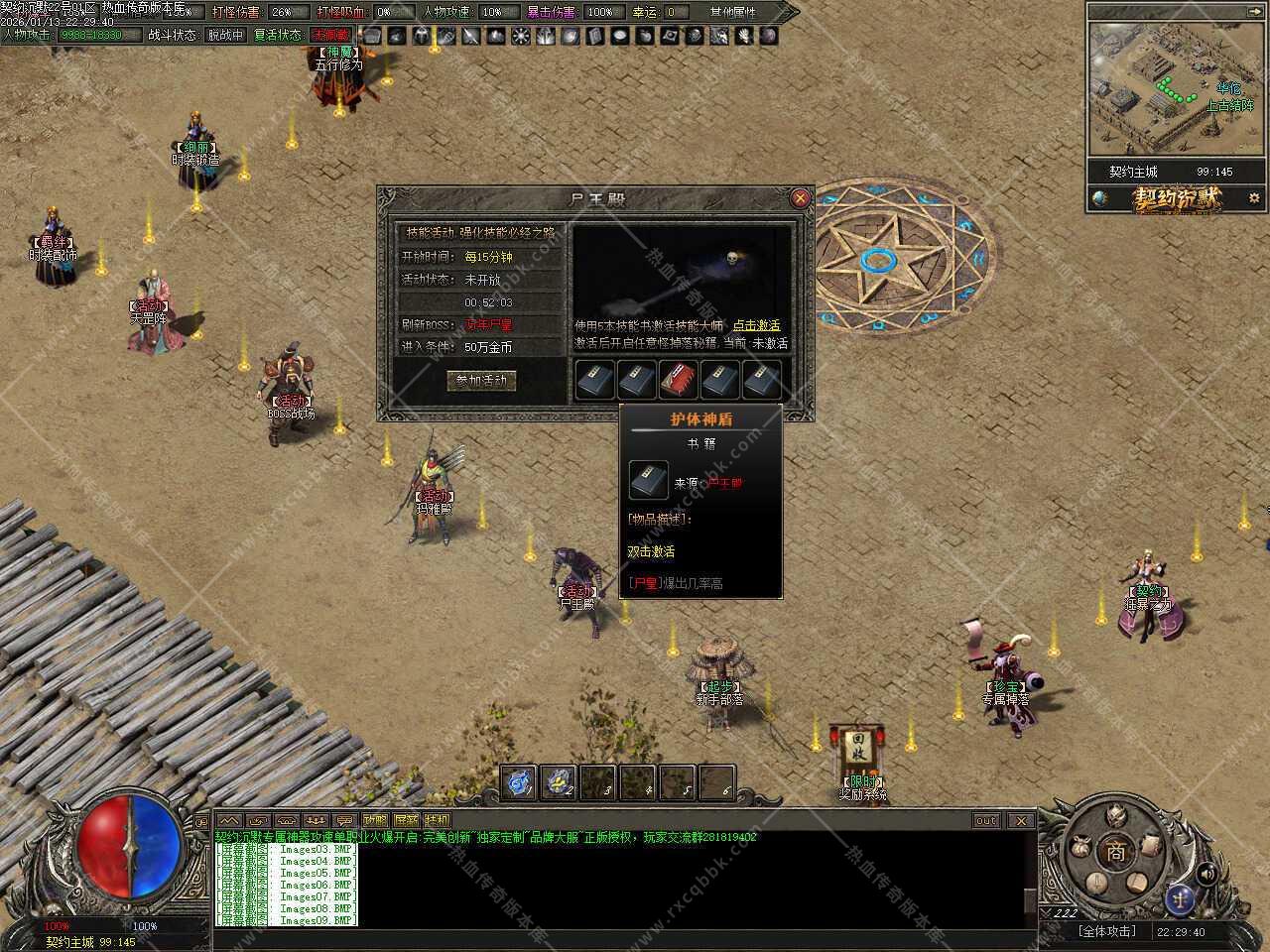Select the red skill book slot

click(678, 379)
